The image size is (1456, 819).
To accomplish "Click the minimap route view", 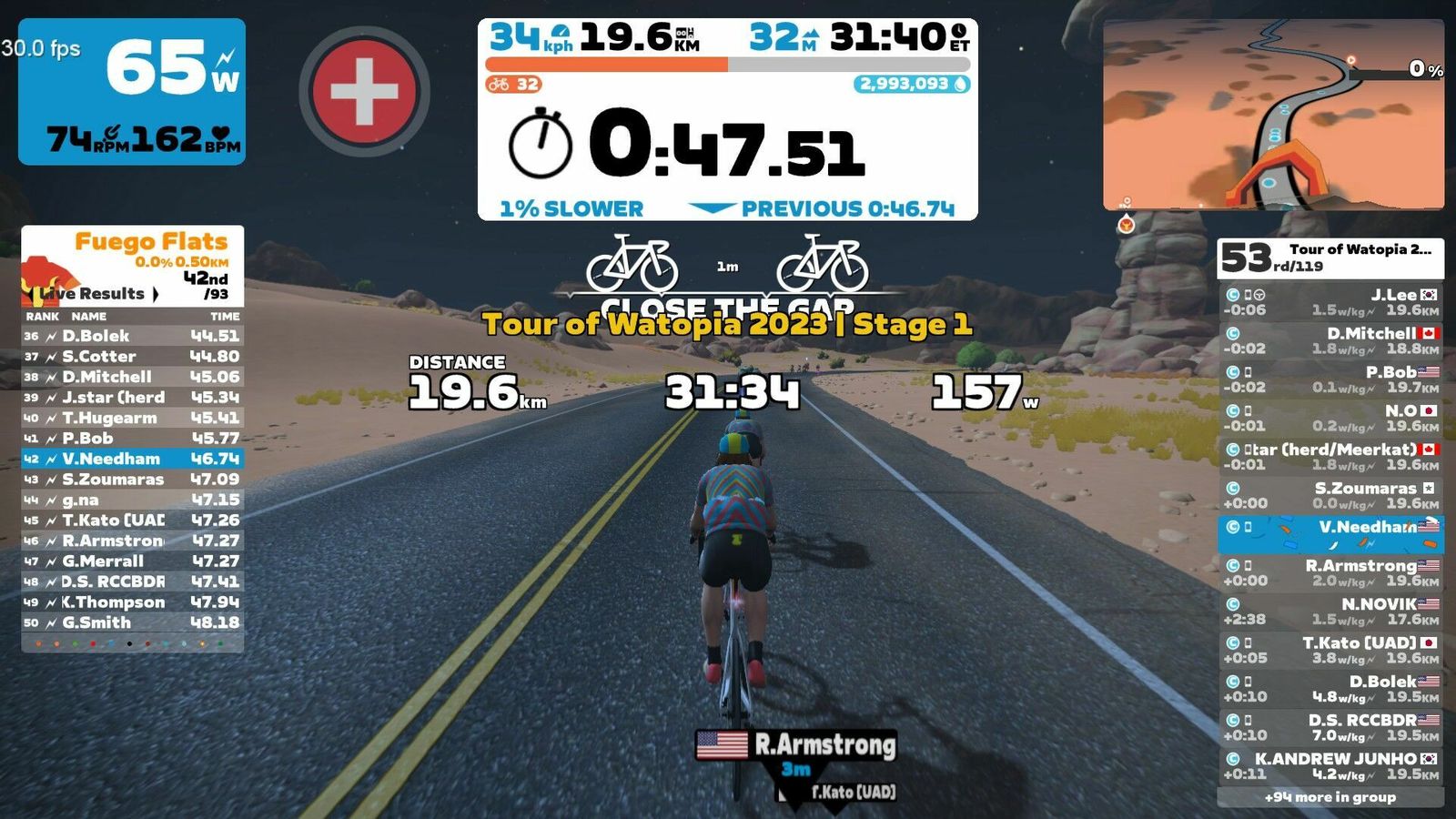I will (x=1273, y=116).
